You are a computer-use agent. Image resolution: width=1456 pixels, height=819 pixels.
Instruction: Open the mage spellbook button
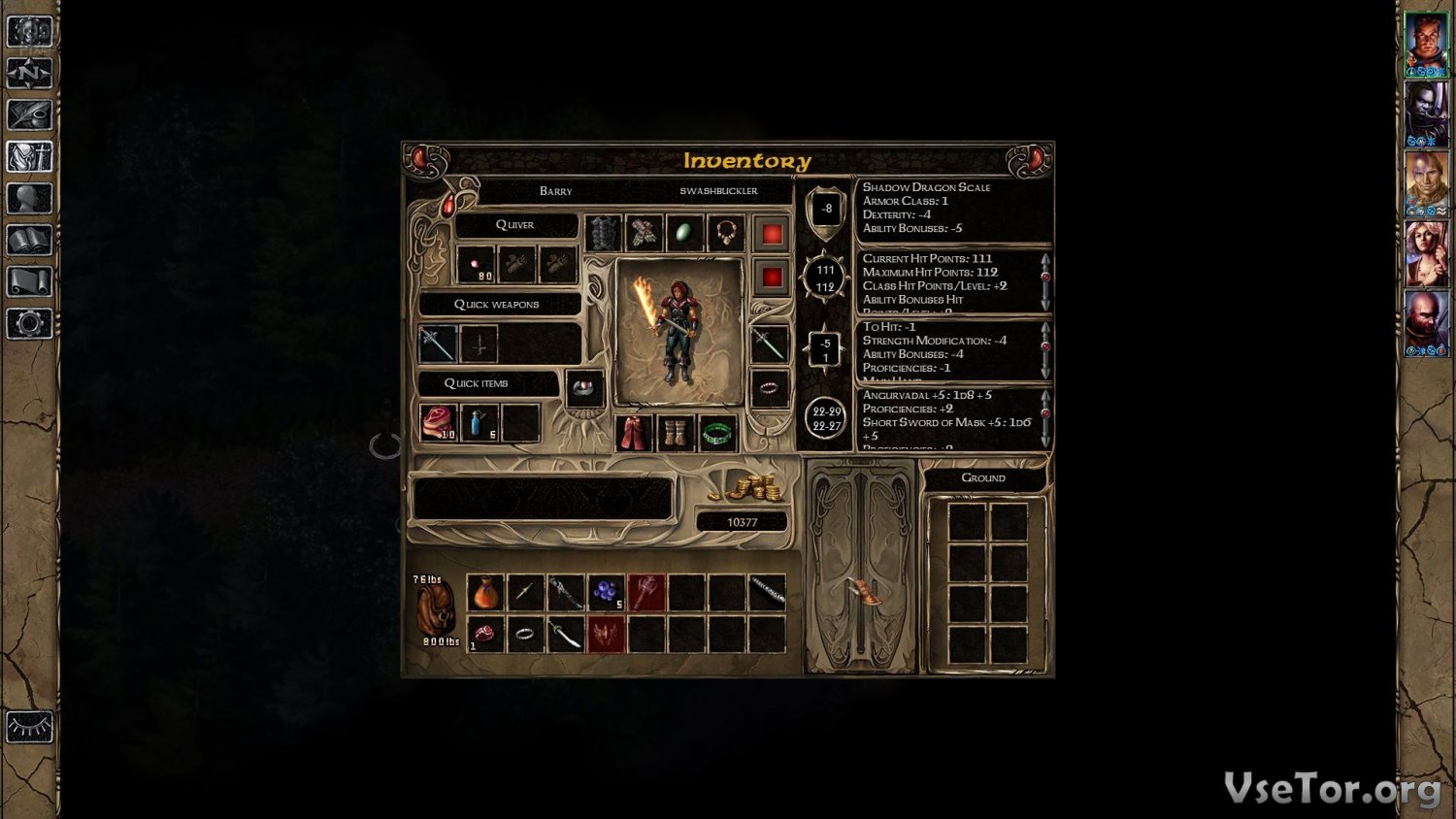(x=29, y=240)
